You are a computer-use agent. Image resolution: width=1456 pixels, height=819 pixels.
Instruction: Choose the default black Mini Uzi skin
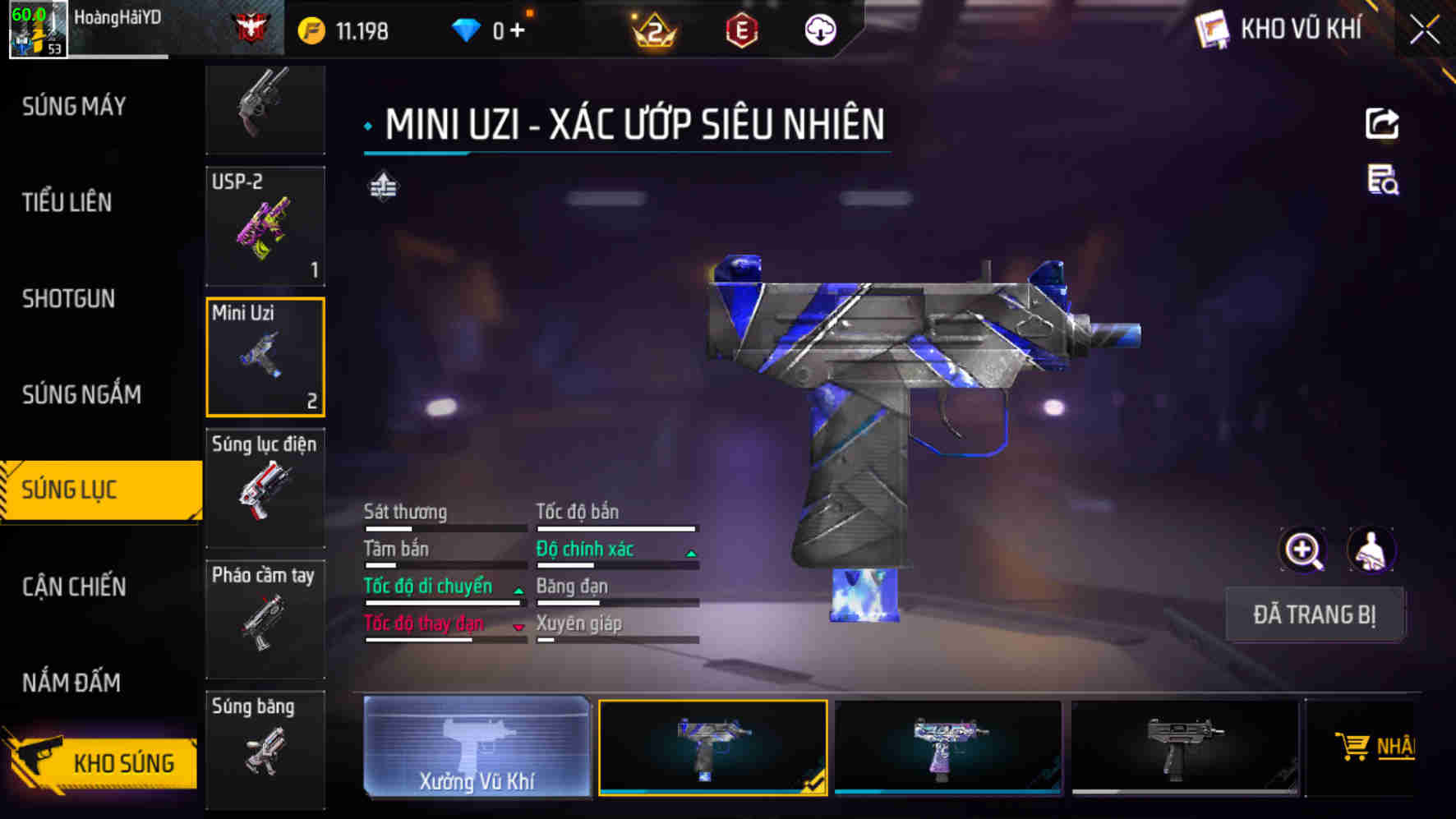[x=1184, y=747]
